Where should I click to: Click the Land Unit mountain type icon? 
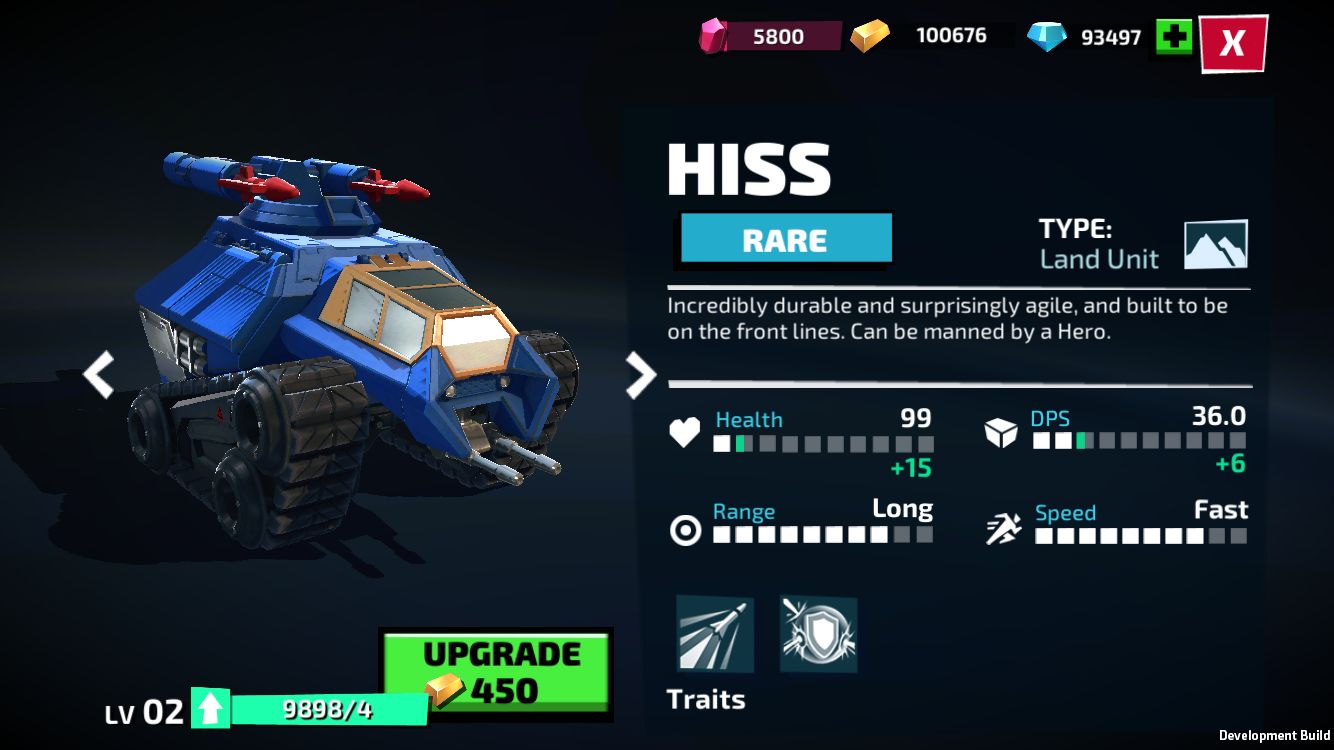click(1215, 245)
